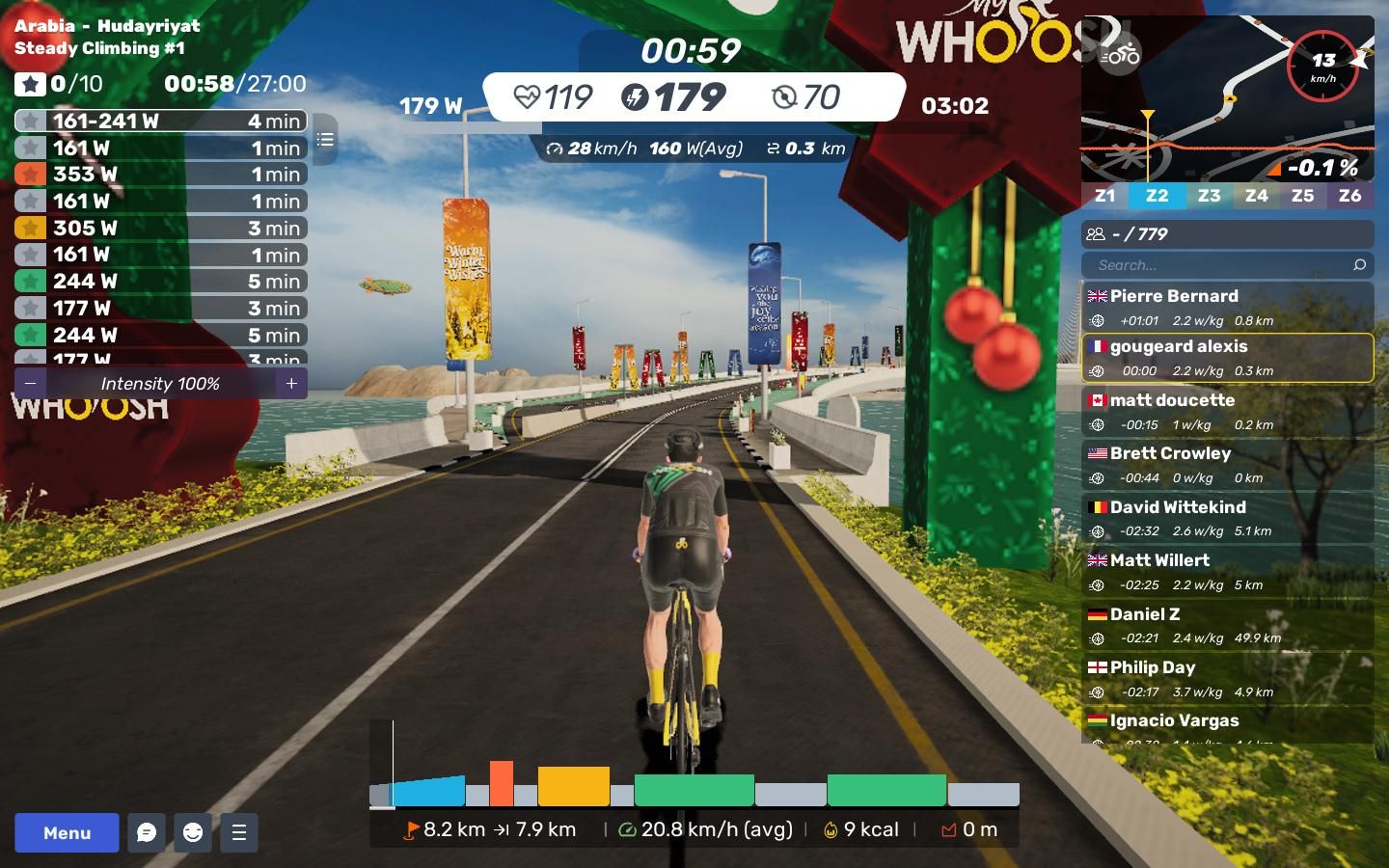The image size is (1389, 868).
Task: Toggle the workout steps list panel
Action: pyautogui.click(x=325, y=140)
